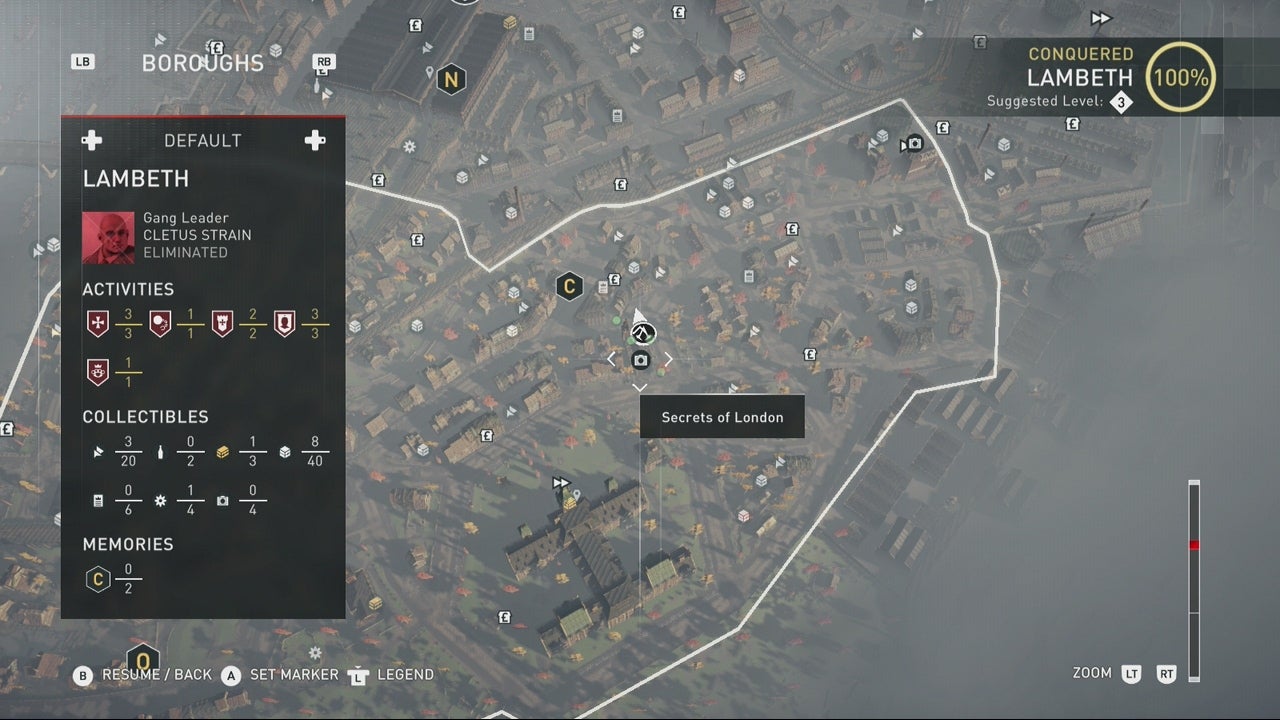Click the left chevron to cycle previous marker
This screenshot has width=1280, height=720.
[612, 358]
